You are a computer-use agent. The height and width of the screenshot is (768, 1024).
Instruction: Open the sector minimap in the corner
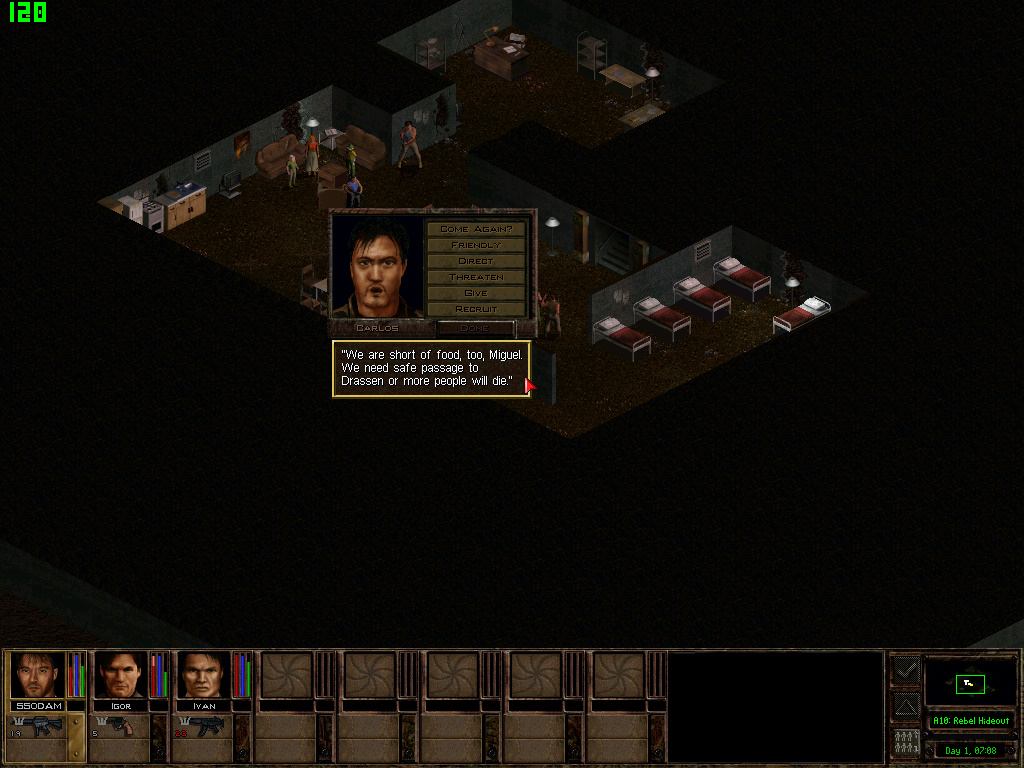(x=970, y=684)
